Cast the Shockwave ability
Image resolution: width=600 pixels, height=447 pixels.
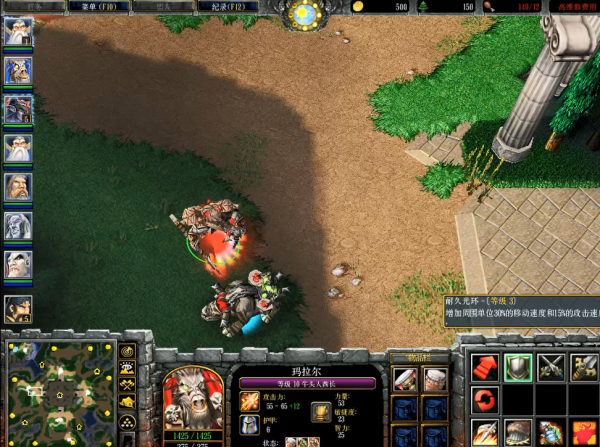pos(485,434)
